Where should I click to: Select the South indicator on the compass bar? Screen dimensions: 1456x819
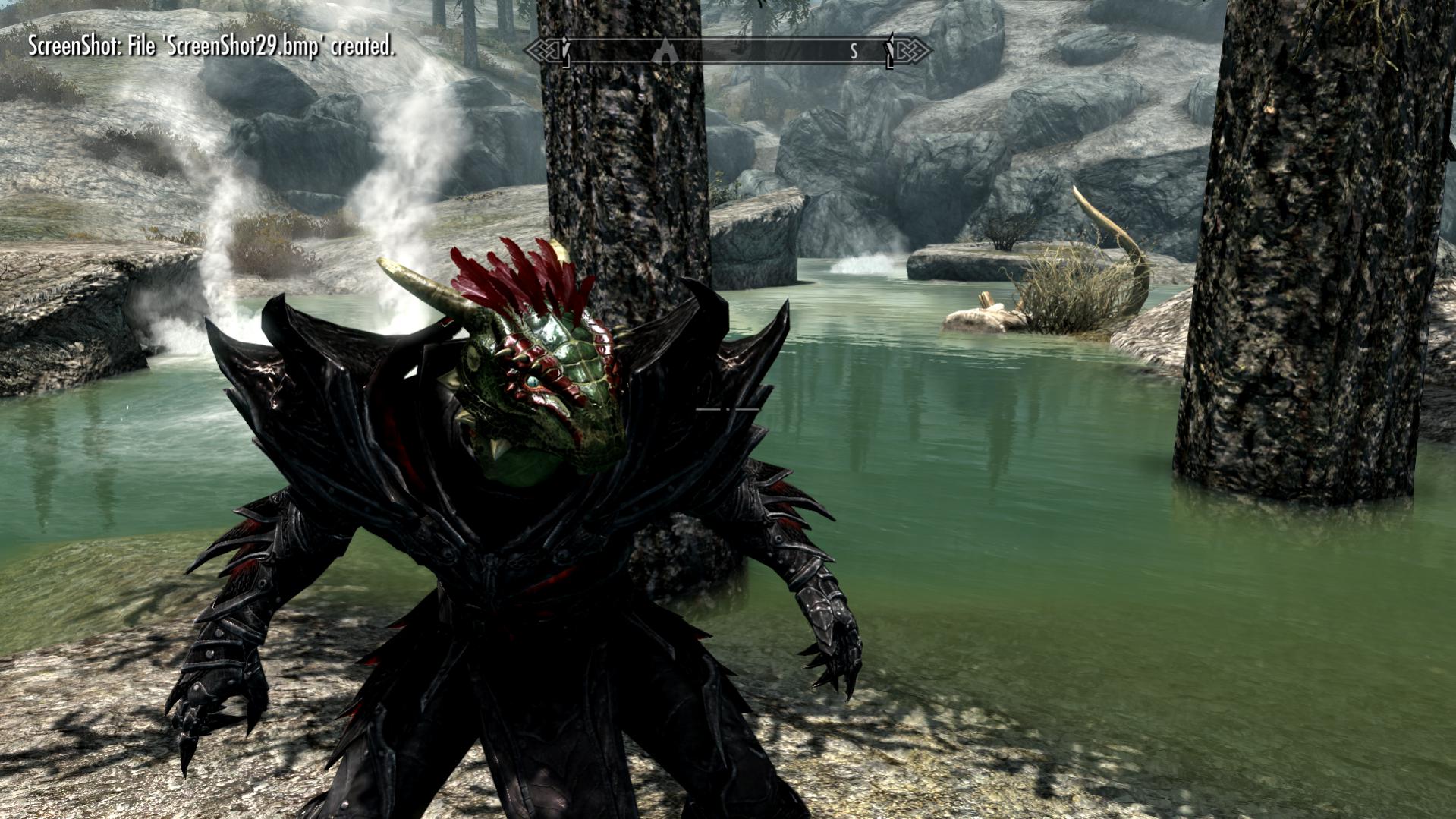click(854, 51)
